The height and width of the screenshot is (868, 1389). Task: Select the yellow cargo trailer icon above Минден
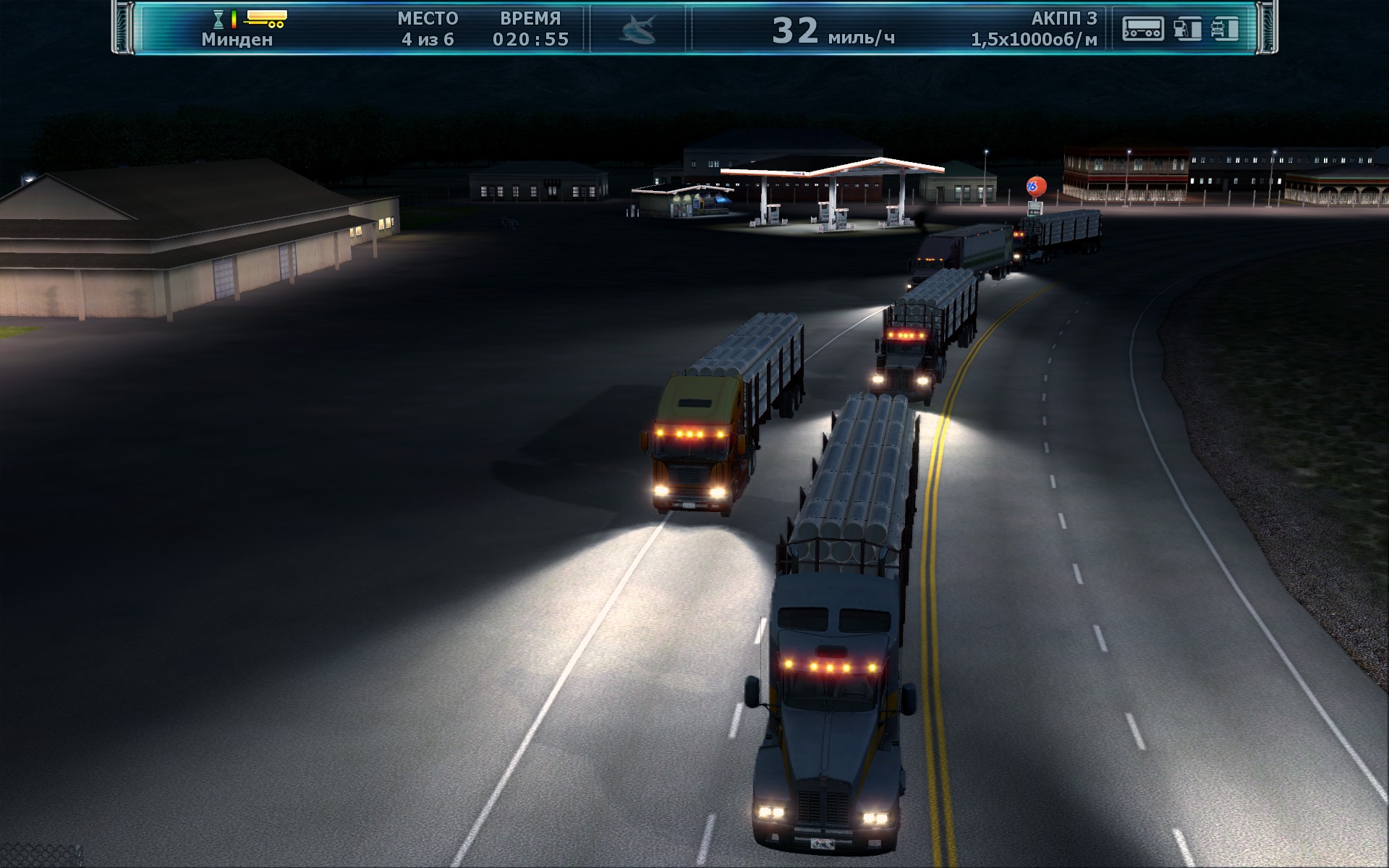(266, 18)
